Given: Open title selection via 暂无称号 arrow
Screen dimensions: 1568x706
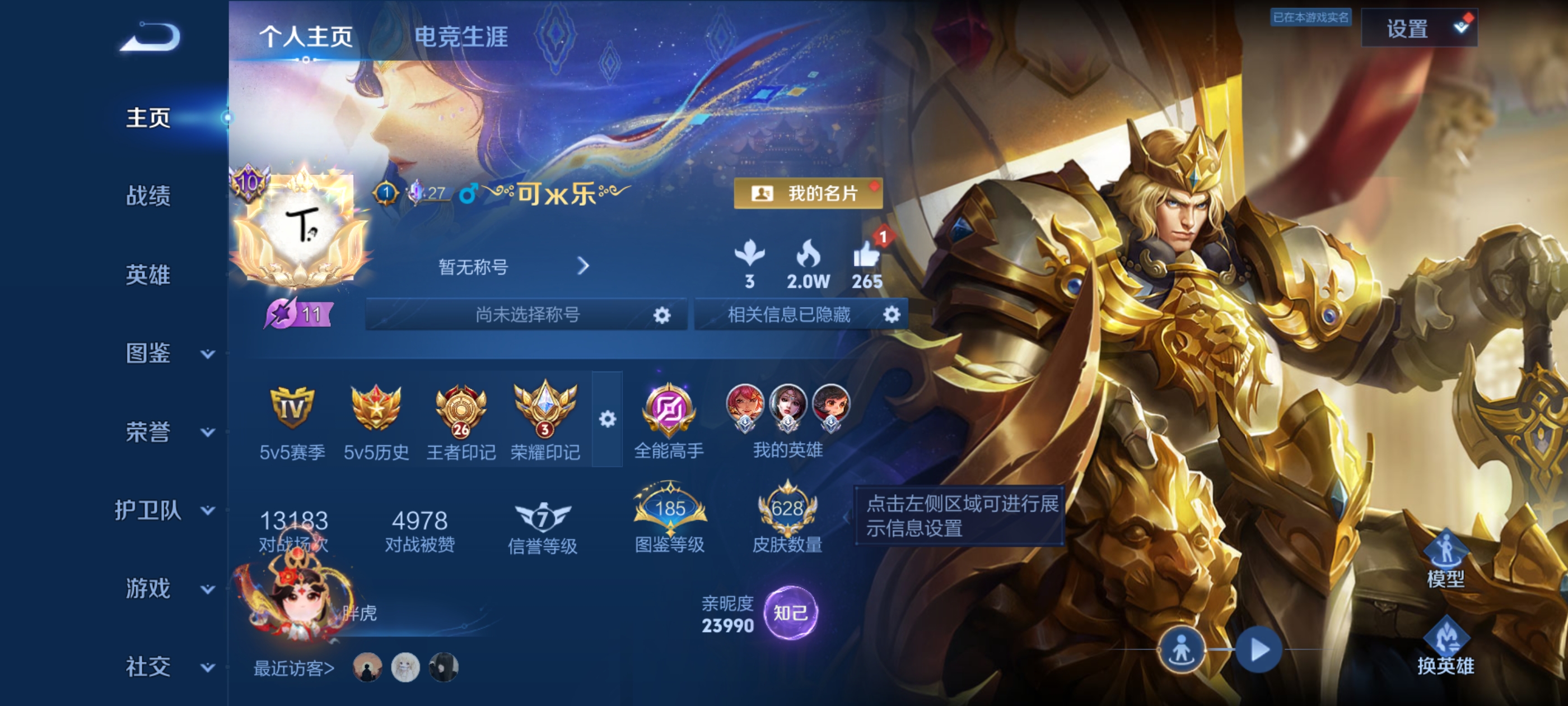Looking at the screenshot, I should point(584,266).
